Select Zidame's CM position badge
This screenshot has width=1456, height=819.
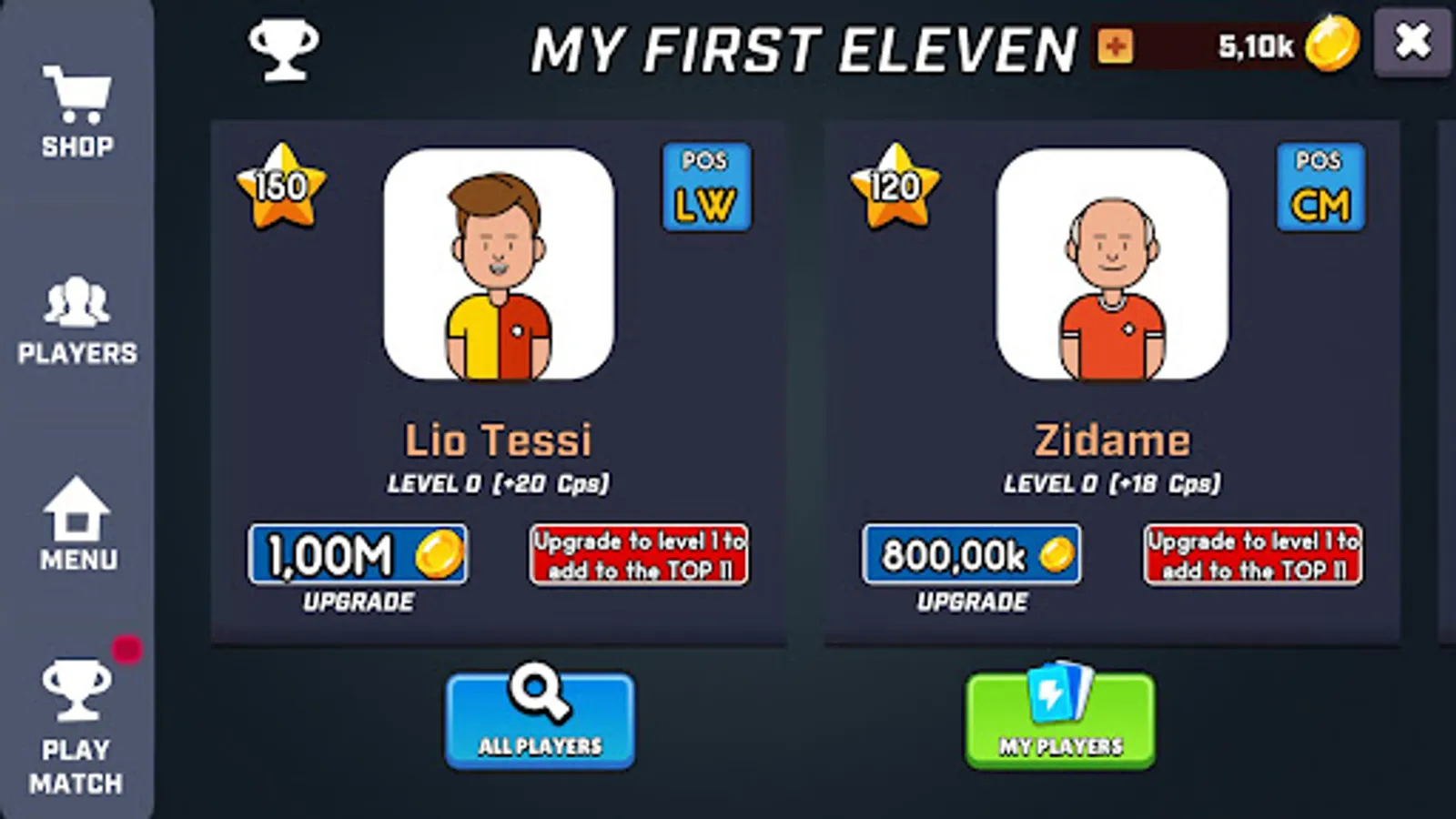1319,187
